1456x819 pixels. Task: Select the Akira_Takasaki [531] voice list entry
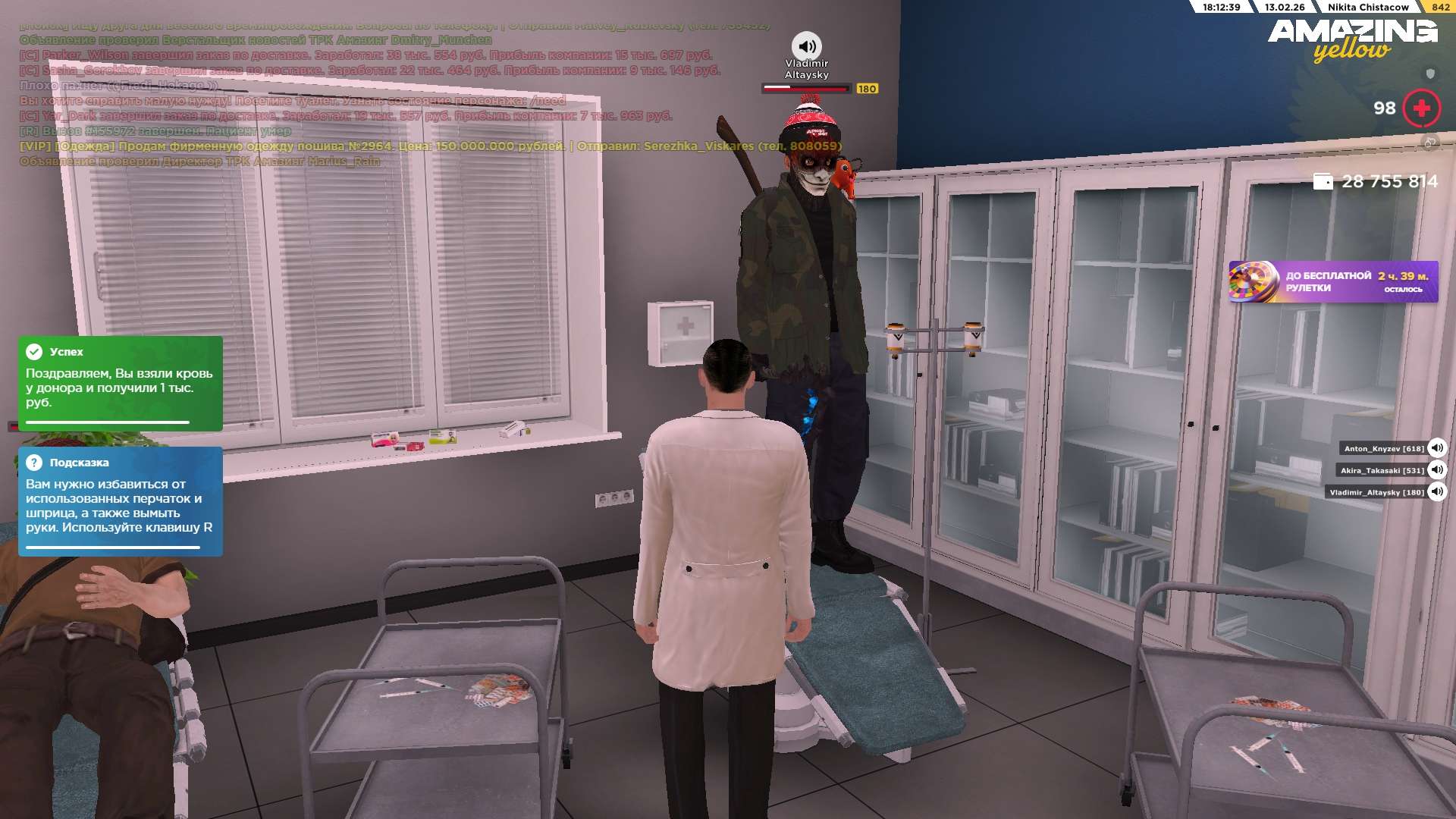[x=1382, y=470]
